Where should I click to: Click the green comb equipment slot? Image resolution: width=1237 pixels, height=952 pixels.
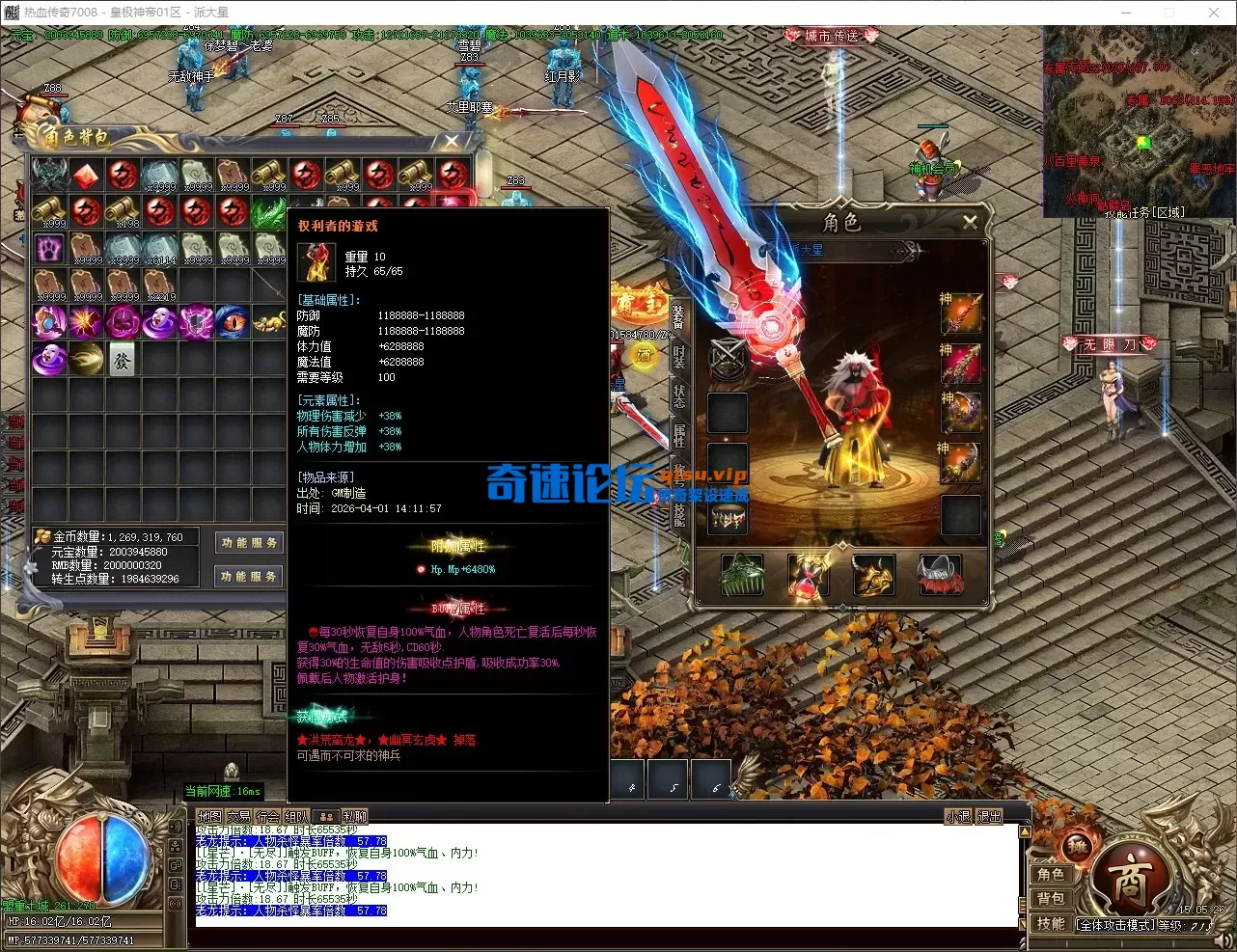pyautogui.click(x=742, y=575)
